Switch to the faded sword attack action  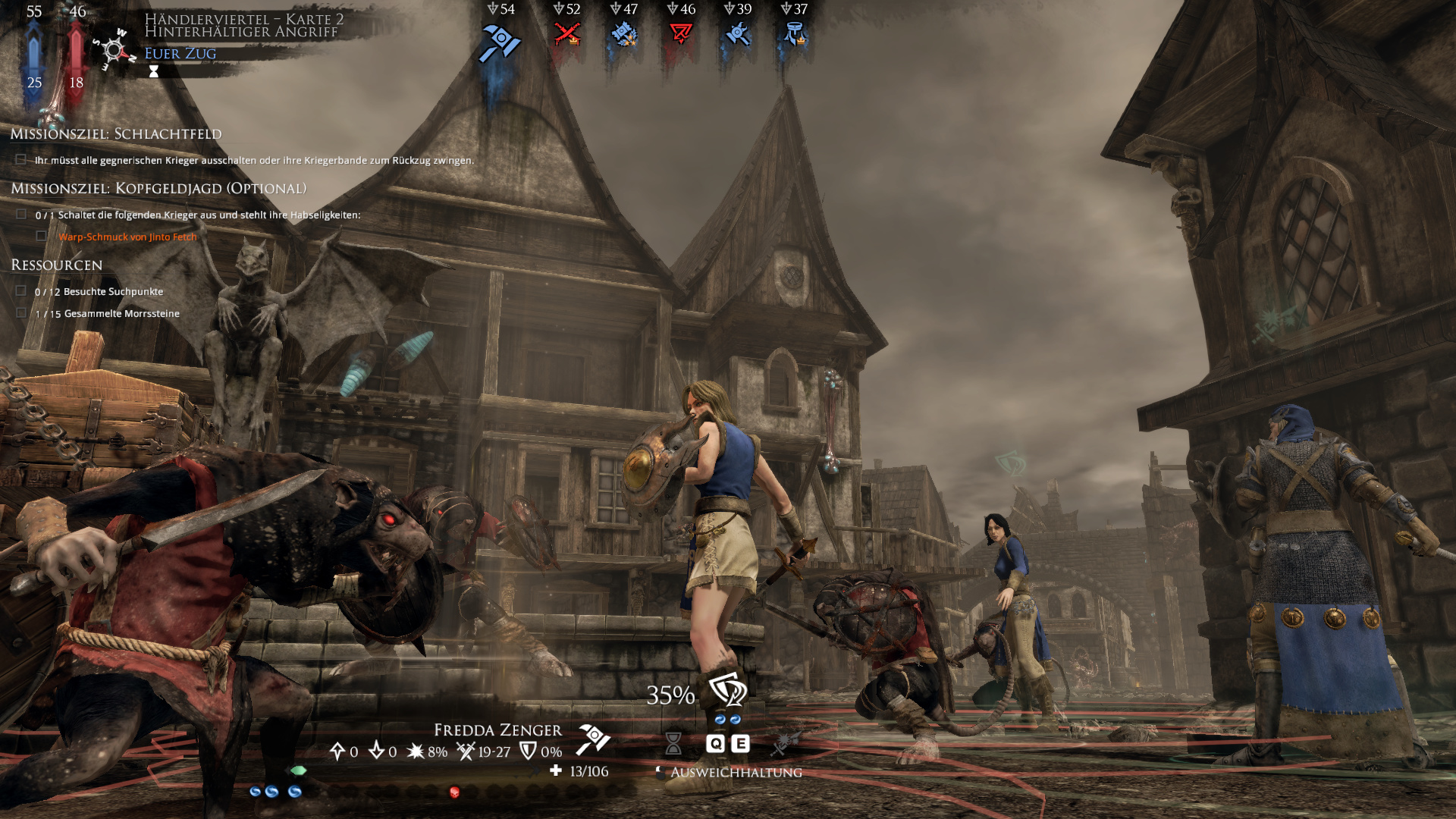point(784,743)
